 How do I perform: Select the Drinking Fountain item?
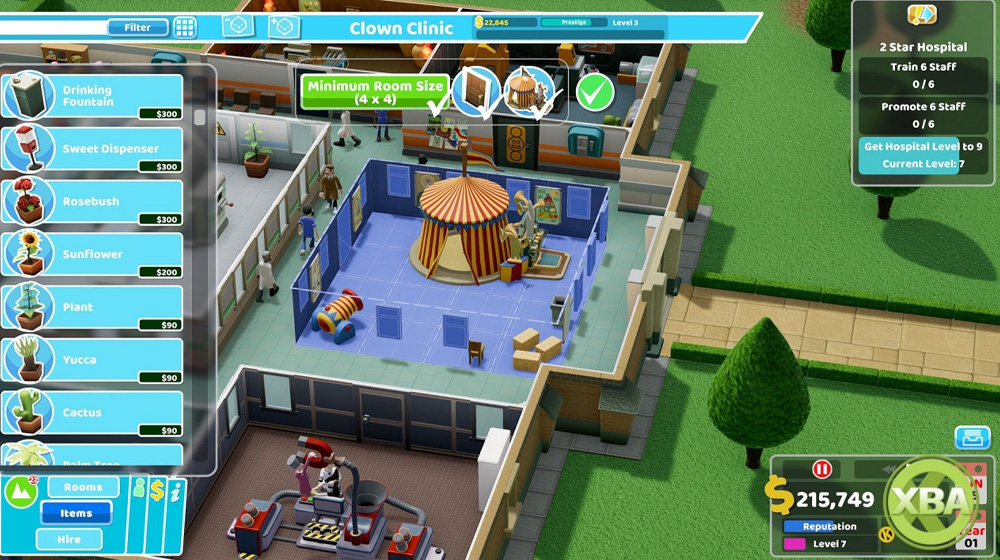93,97
